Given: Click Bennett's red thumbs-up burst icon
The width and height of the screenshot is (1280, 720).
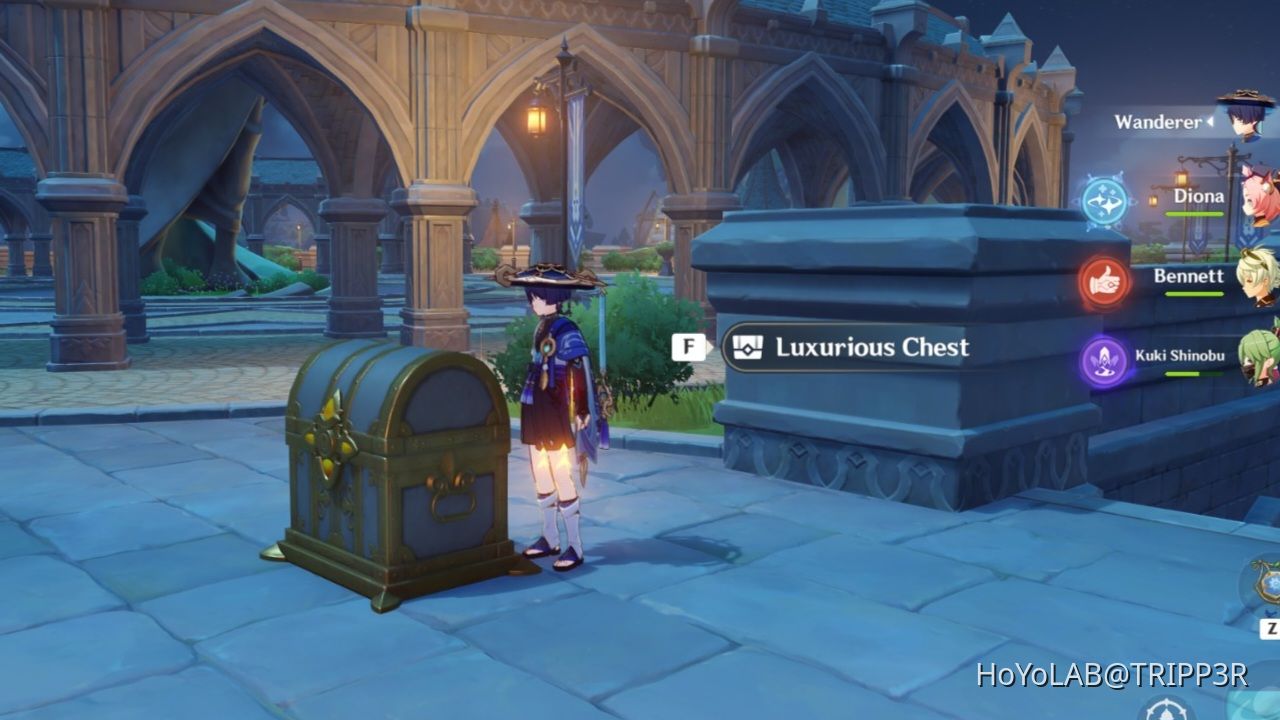Looking at the screenshot, I should (1103, 283).
